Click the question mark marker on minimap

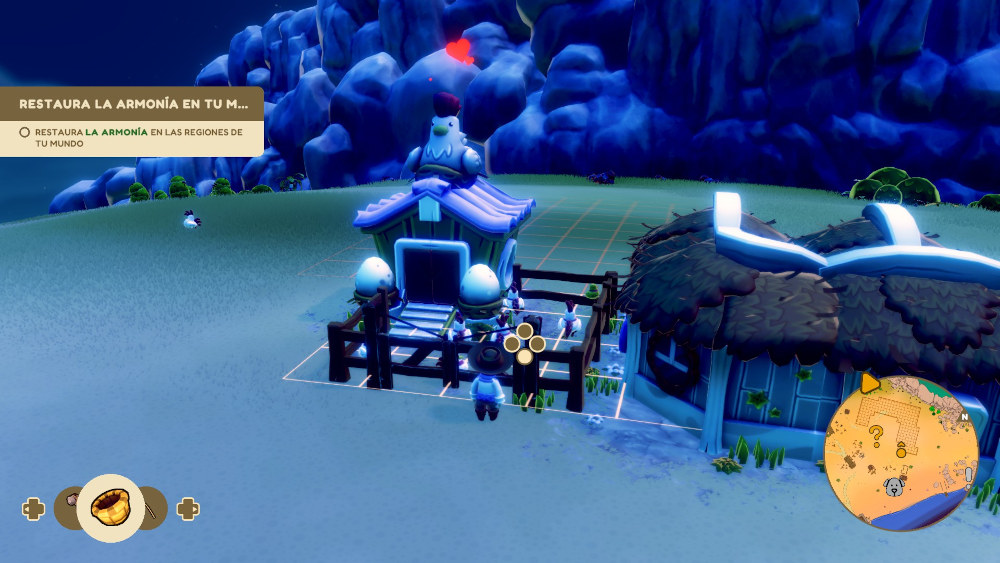tap(876, 434)
